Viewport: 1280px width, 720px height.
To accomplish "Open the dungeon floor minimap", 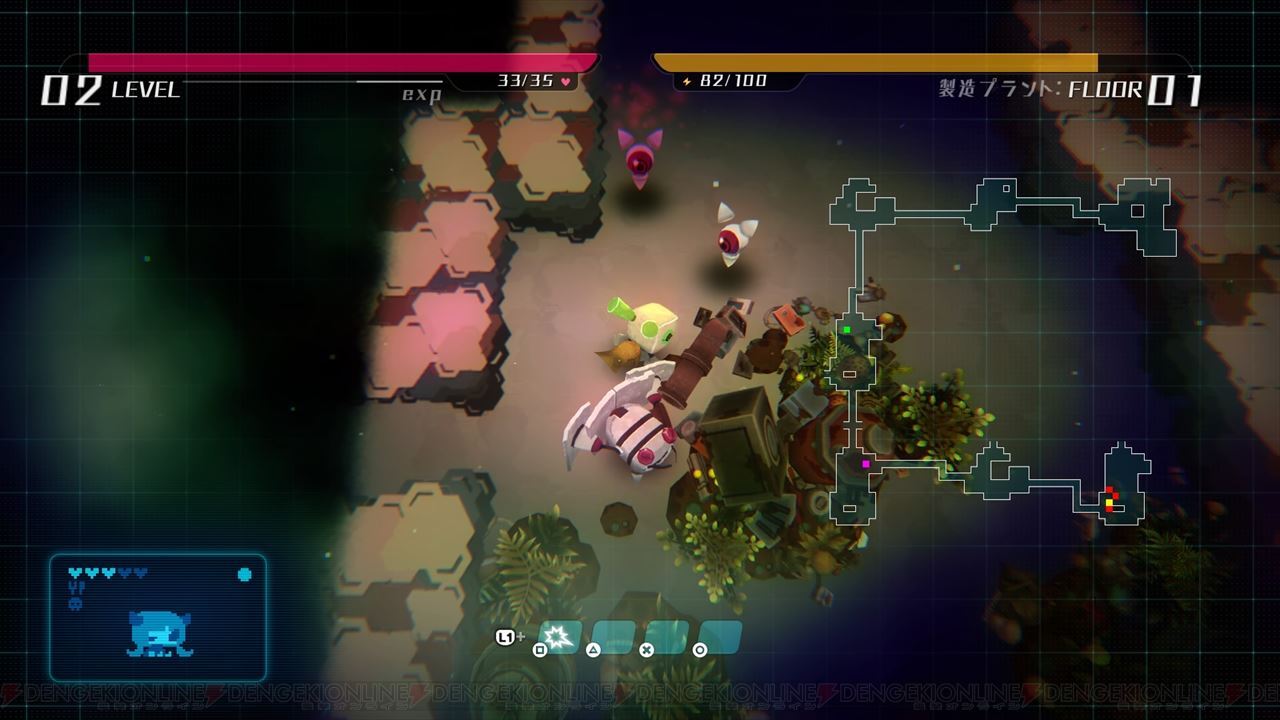I will (1000, 350).
